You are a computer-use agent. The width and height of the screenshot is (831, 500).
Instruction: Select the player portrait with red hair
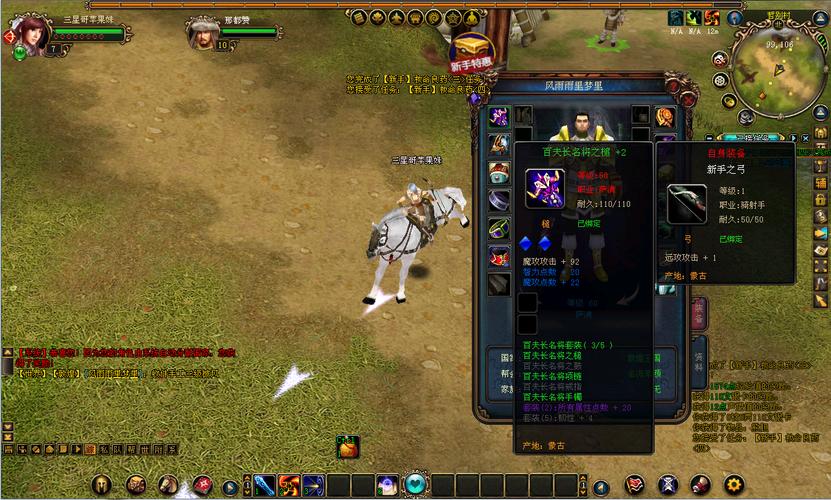click(28, 33)
